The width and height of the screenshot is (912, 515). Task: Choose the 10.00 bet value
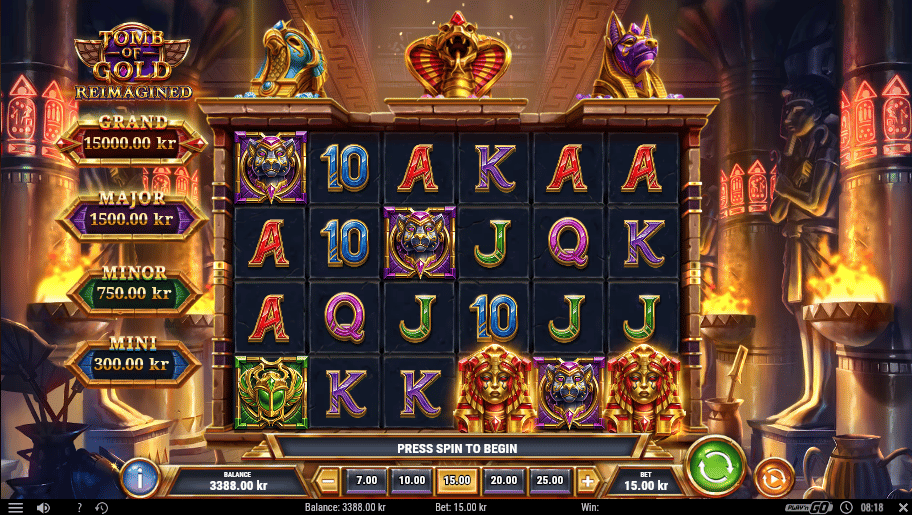pos(412,481)
